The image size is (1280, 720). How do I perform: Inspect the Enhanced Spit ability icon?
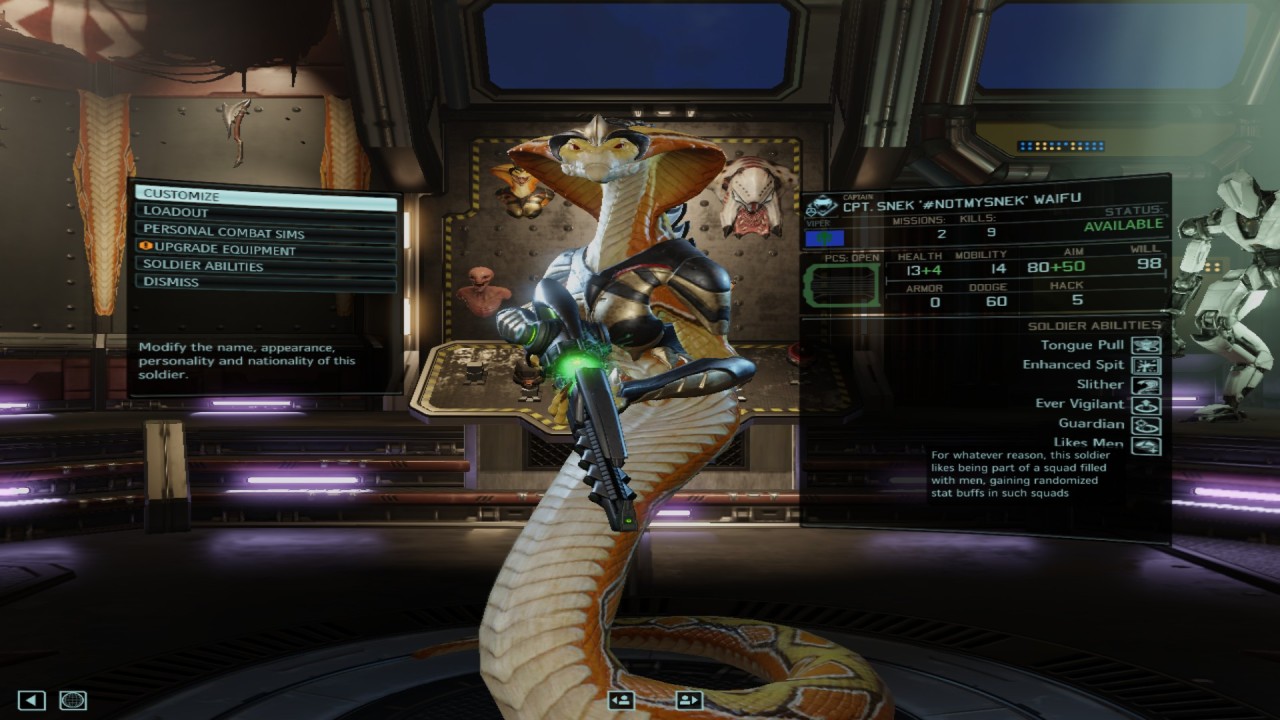1146,365
